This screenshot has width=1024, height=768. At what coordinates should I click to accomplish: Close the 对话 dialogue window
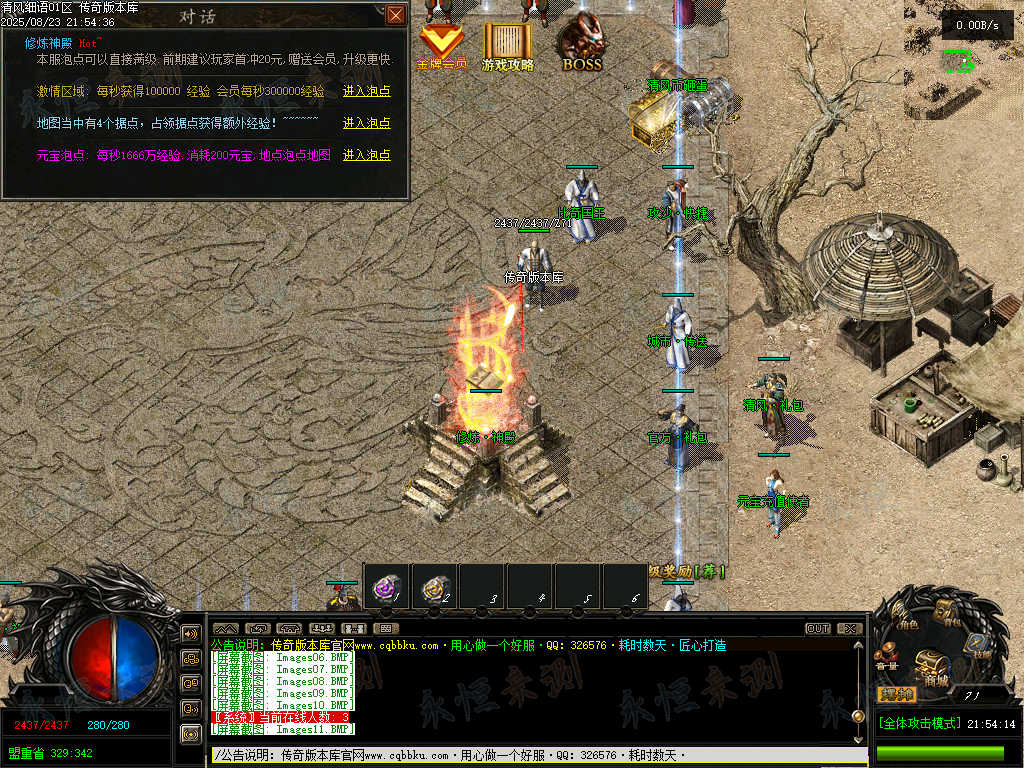pos(396,14)
